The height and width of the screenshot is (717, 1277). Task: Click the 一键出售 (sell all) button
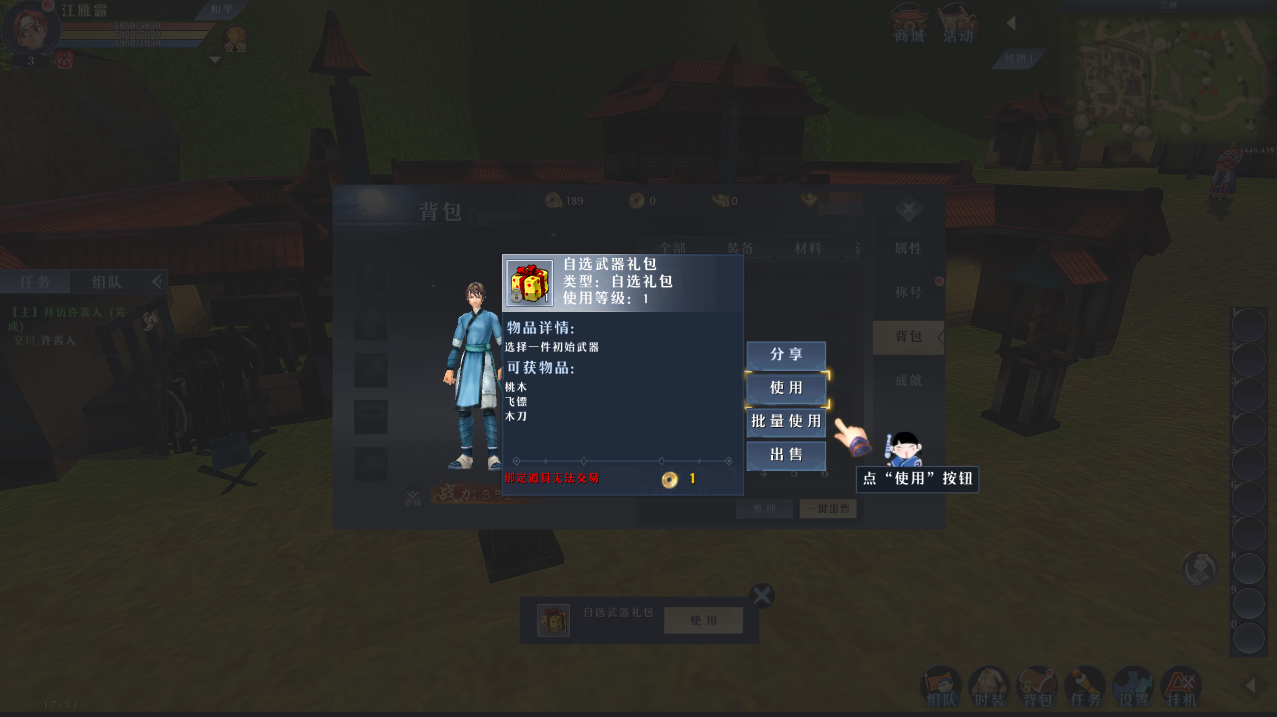(x=828, y=509)
